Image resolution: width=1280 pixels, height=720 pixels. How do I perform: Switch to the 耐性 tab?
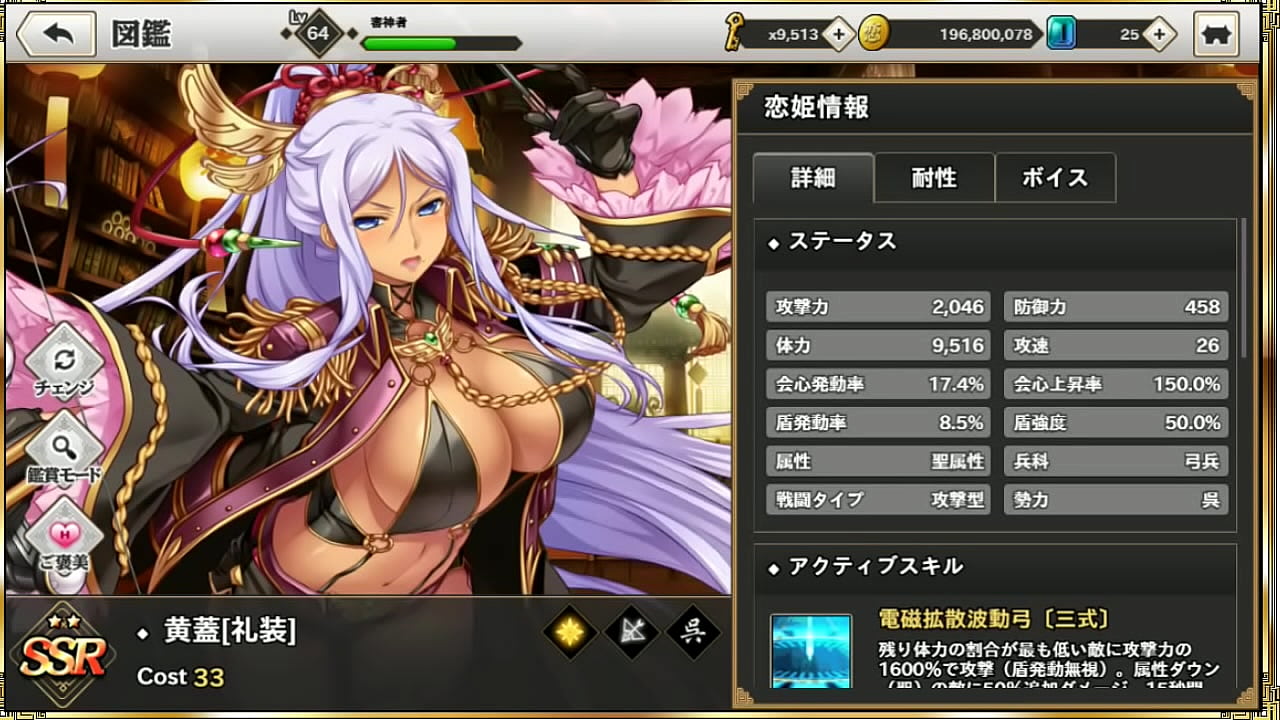pos(934,177)
